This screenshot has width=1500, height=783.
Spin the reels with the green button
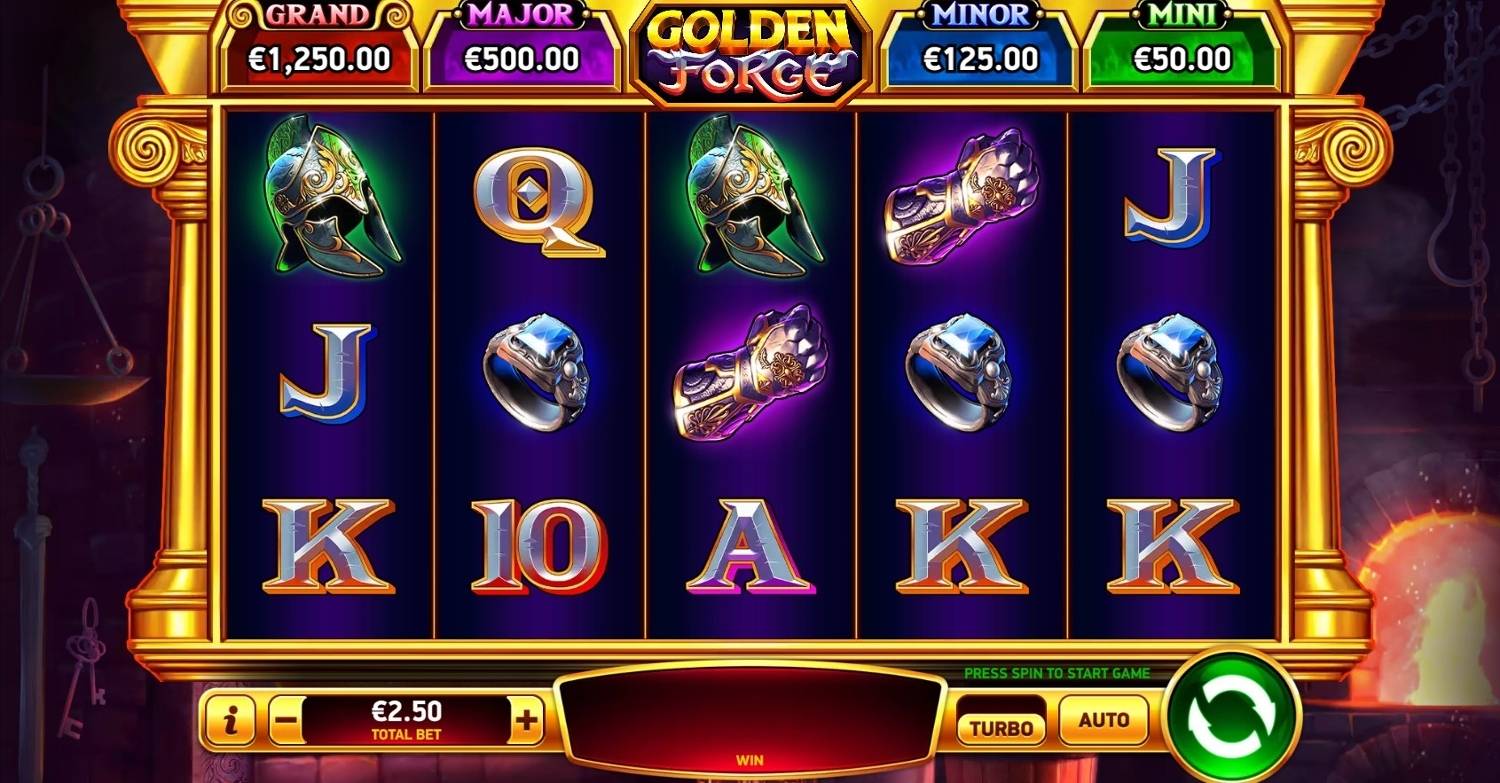(1233, 717)
